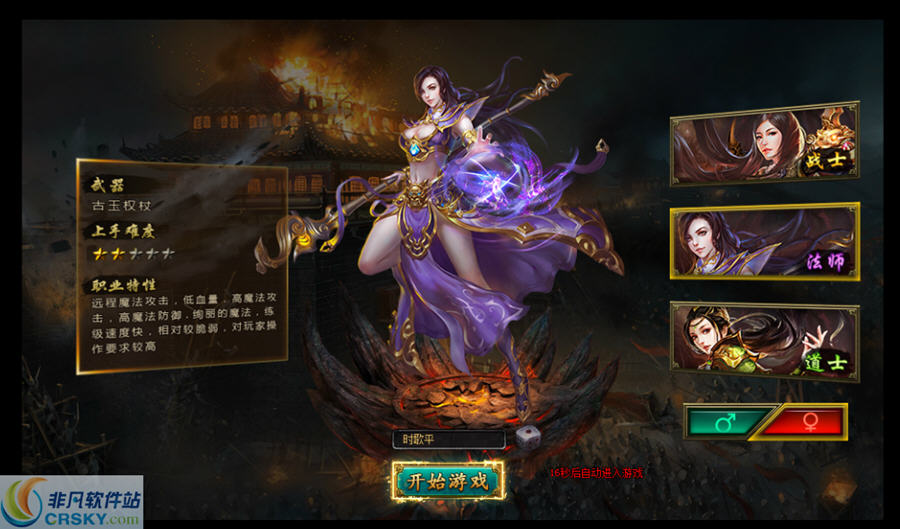Choose the 法师 mage class portrait
The width and height of the screenshot is (900, 529).
pos(764,242)
